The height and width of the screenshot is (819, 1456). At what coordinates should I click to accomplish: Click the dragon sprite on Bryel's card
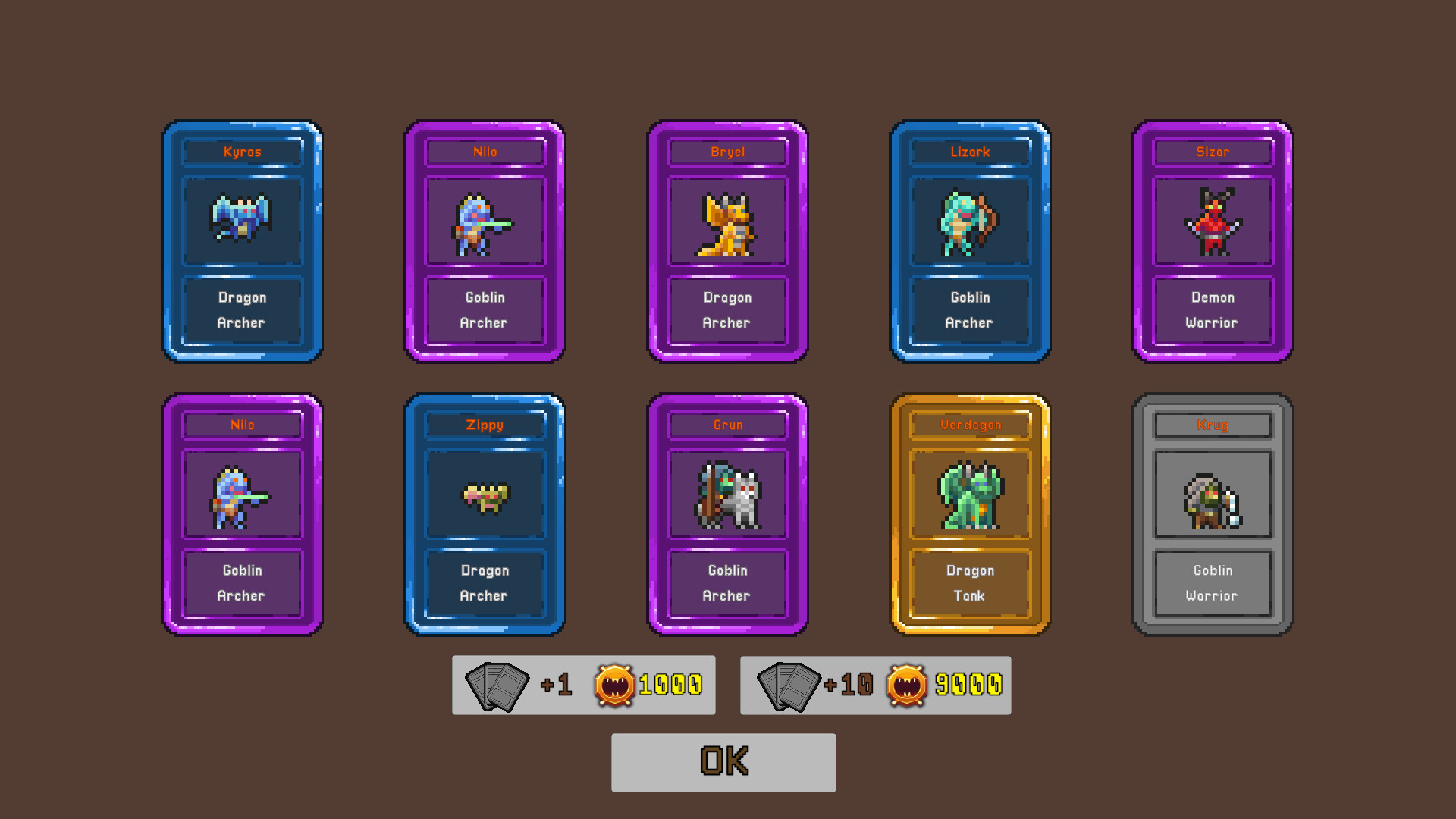(726, 222)
